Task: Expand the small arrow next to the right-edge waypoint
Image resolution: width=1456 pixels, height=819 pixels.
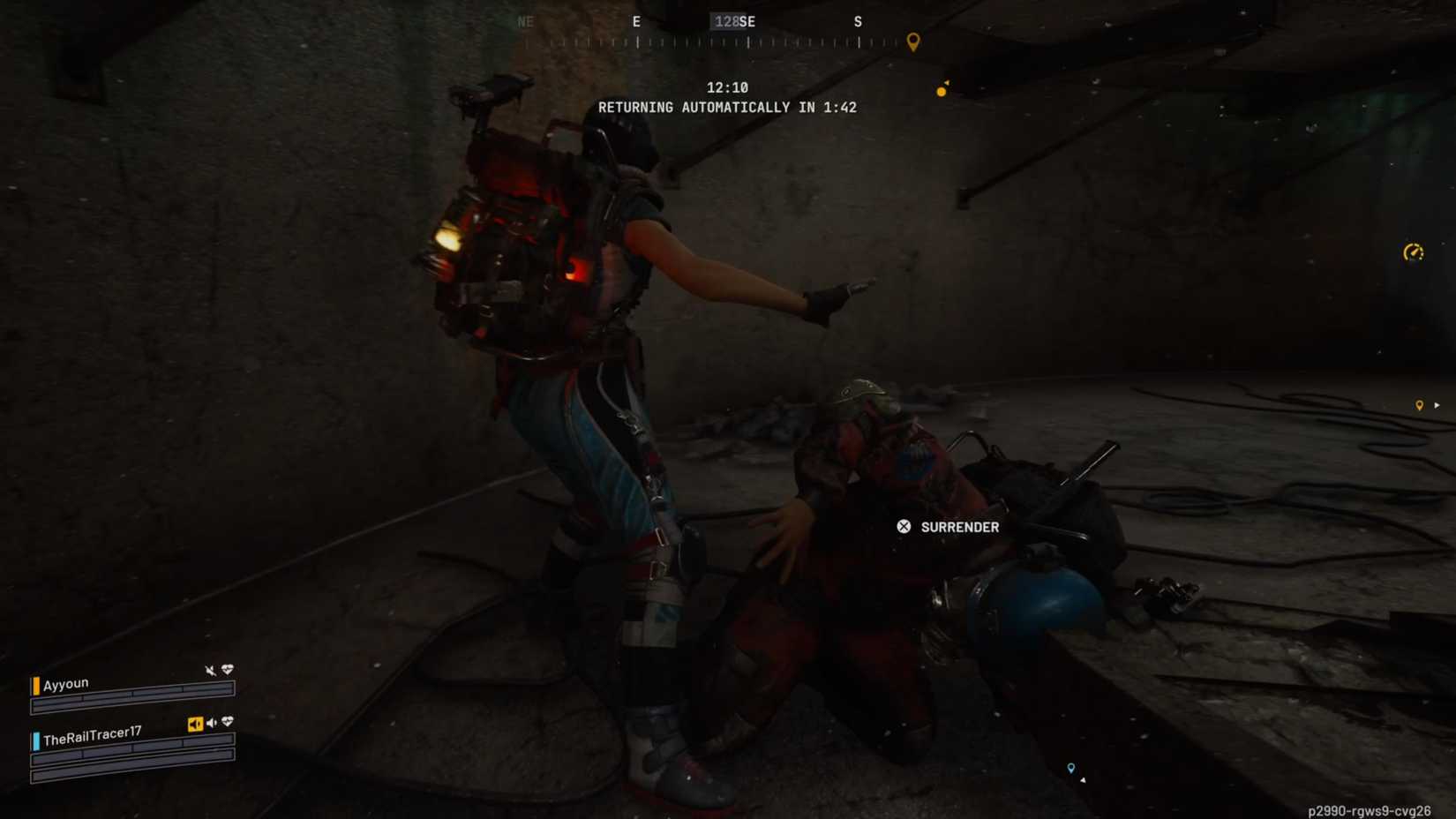Action: click(1437, 405)
